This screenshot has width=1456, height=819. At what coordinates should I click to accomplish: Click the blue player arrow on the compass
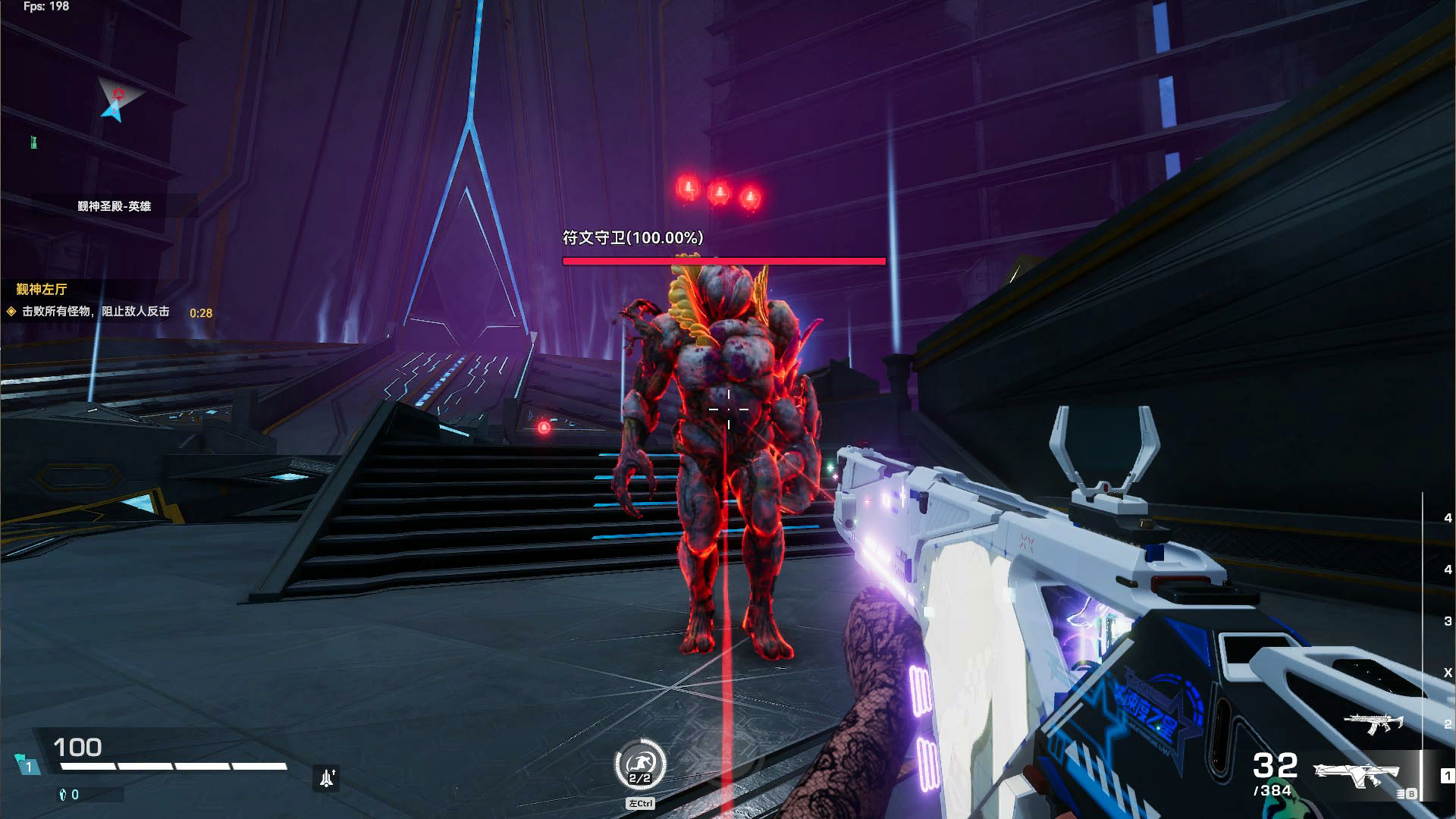tap(113, 111)
